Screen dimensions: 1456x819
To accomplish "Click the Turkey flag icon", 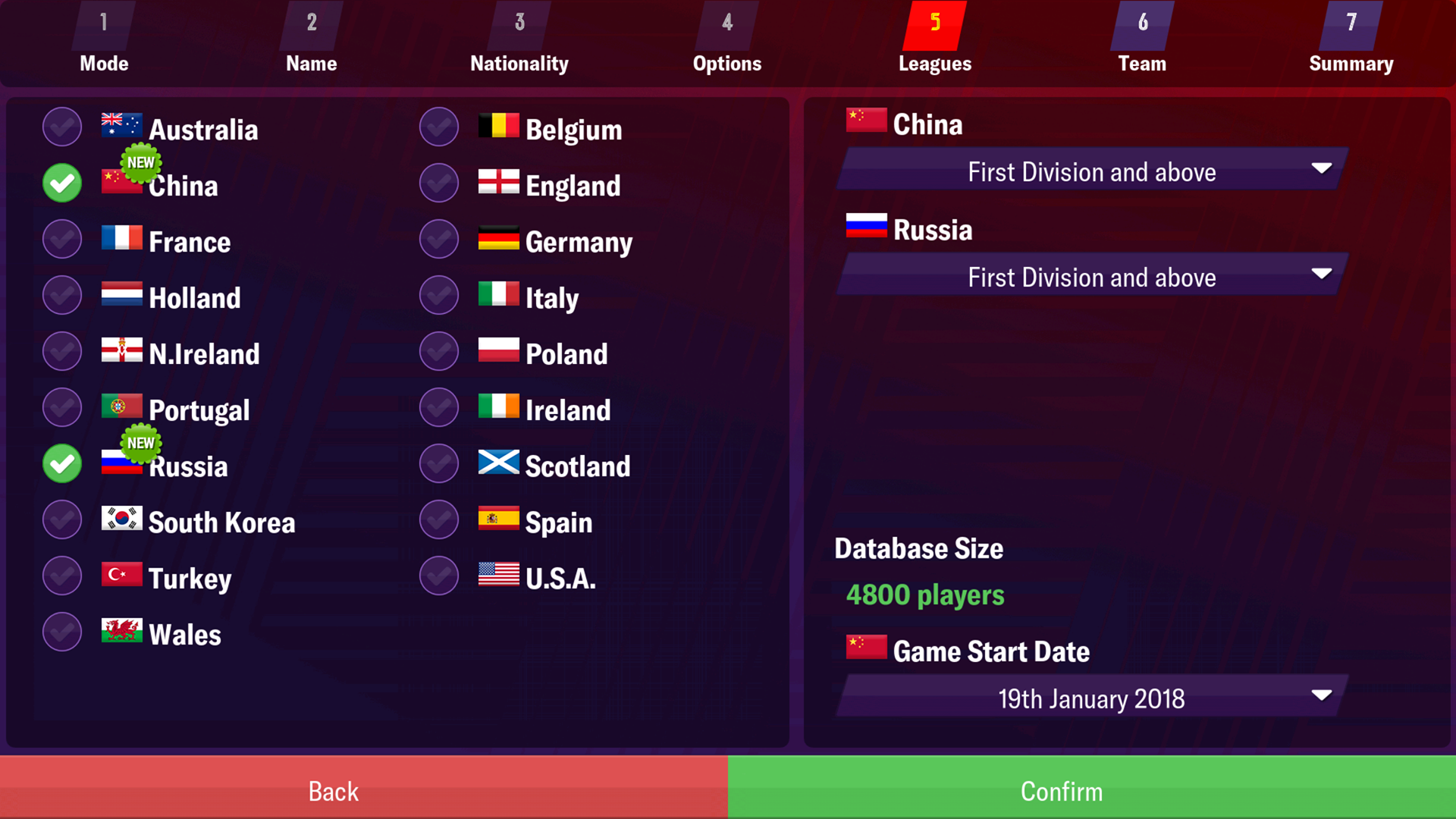I will pyautogui.click(x=121, y=575).
